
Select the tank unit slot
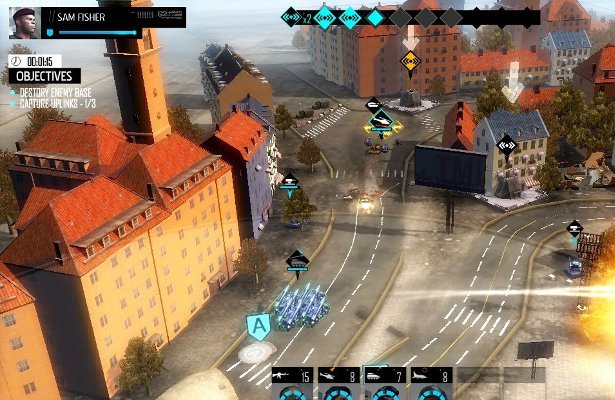[x=382, y=376]
